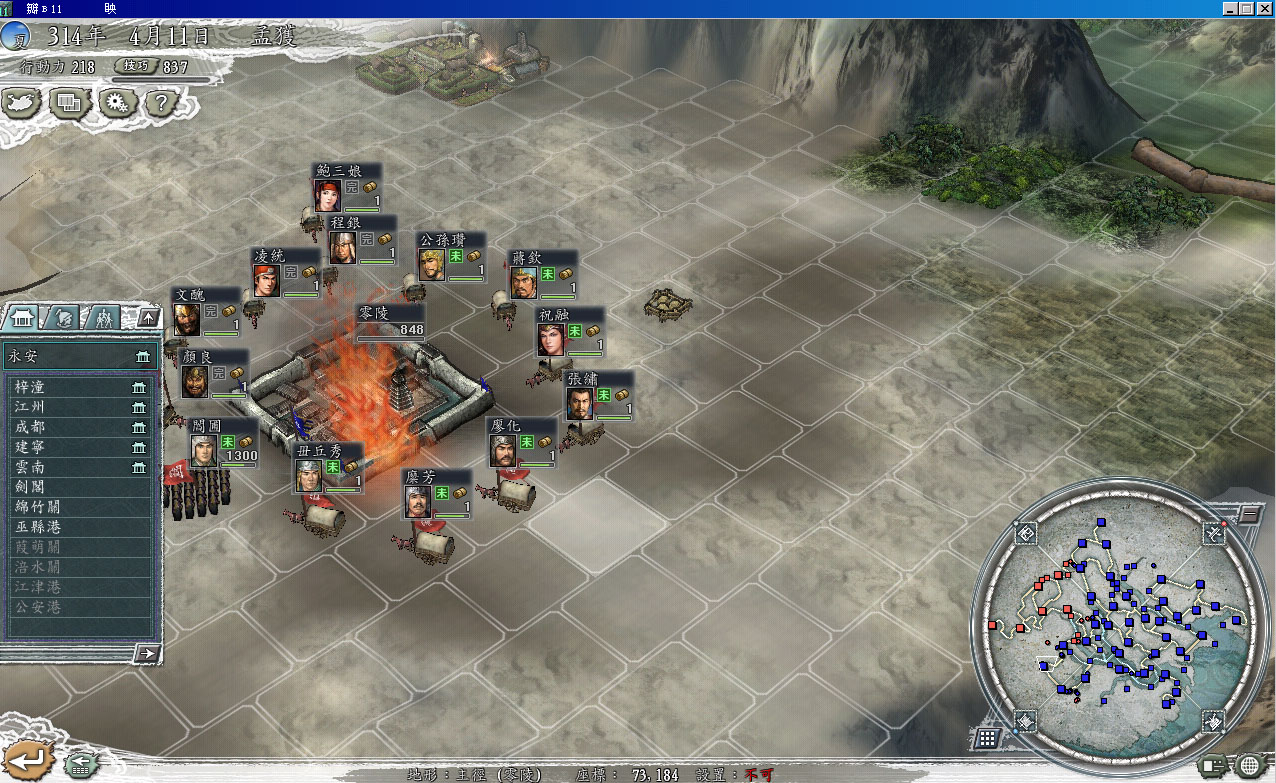
Task: Toggle the grid display button near minimap
Action: pos(986,738)
